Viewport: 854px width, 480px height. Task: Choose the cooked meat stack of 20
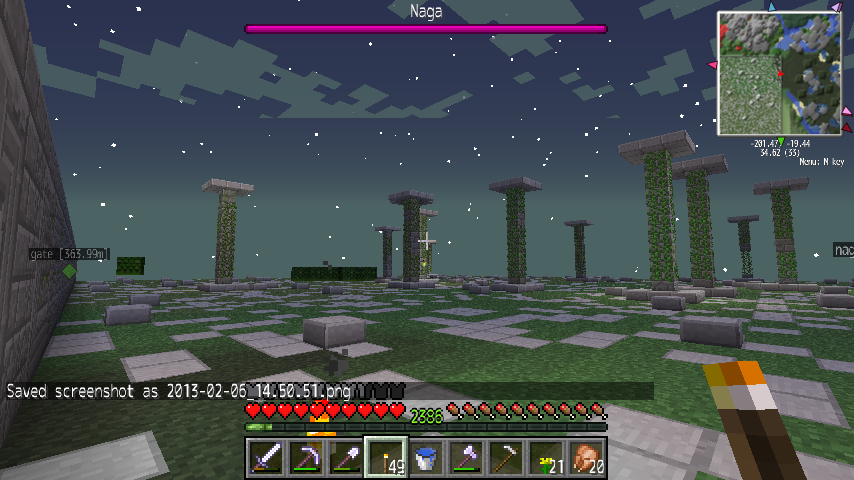pyautogui.click(x=586, y=458)
